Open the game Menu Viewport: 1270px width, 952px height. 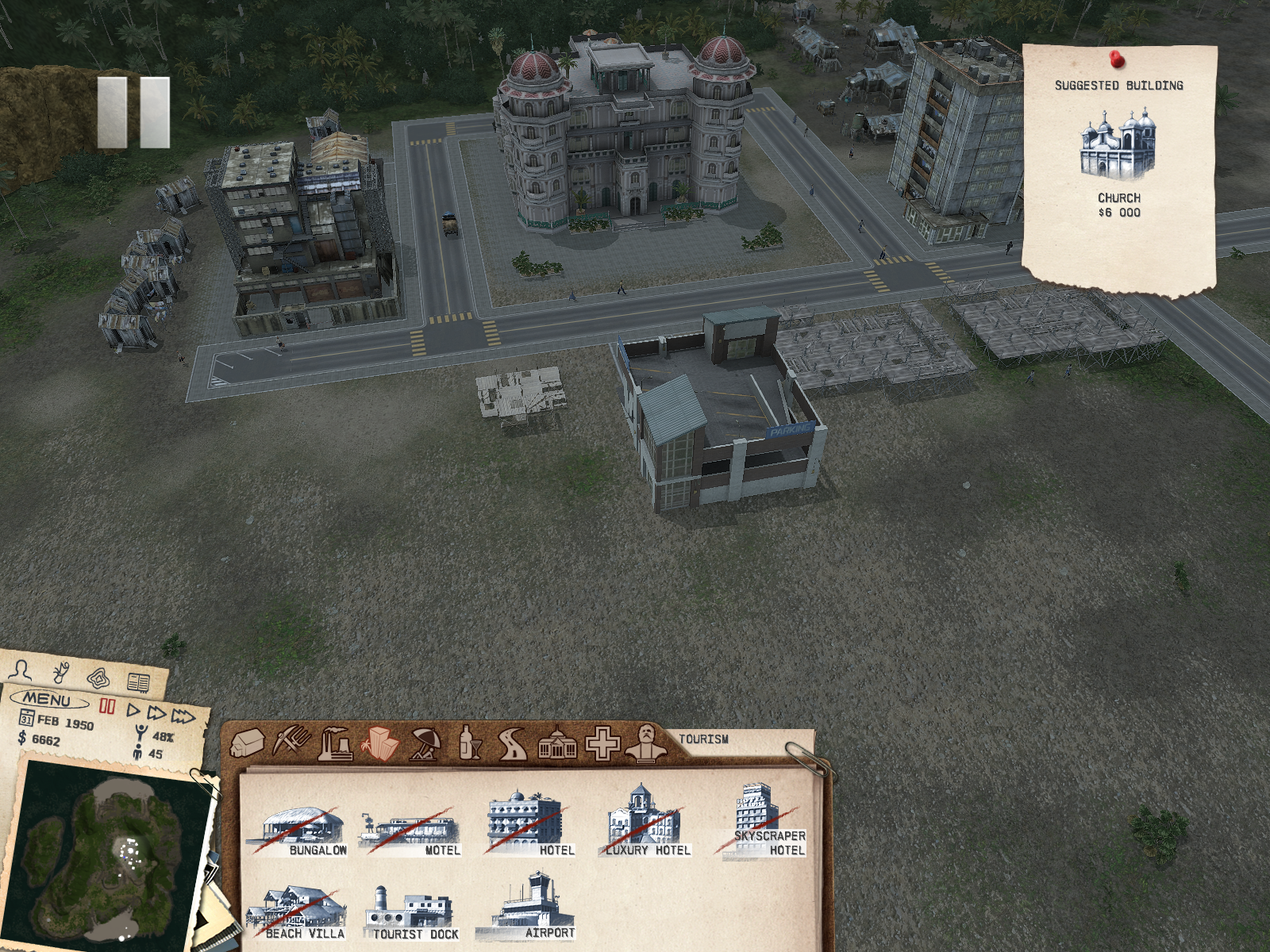[48, 700]
